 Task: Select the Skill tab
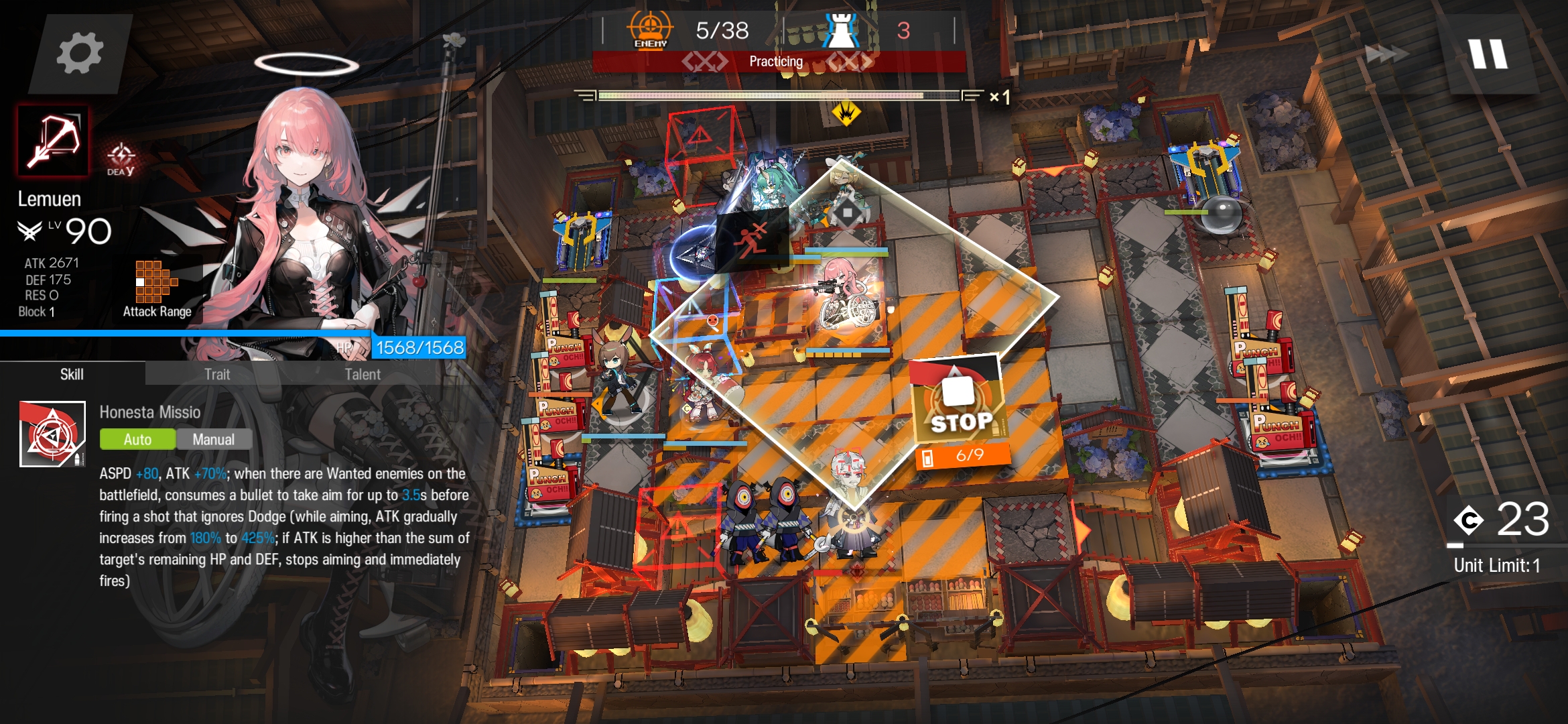click(72, 374)
